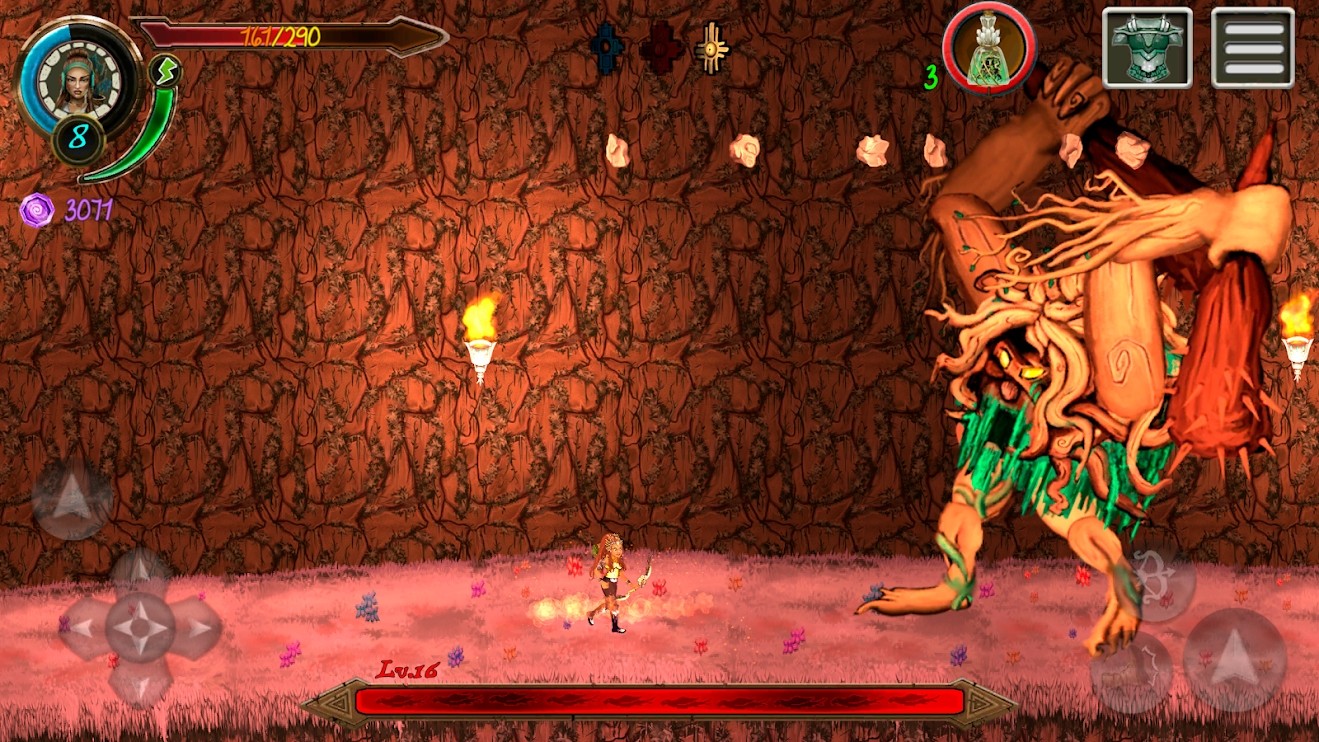Tap the round arrow button above the d-pad
The image size is (1319, 742).
72,499
